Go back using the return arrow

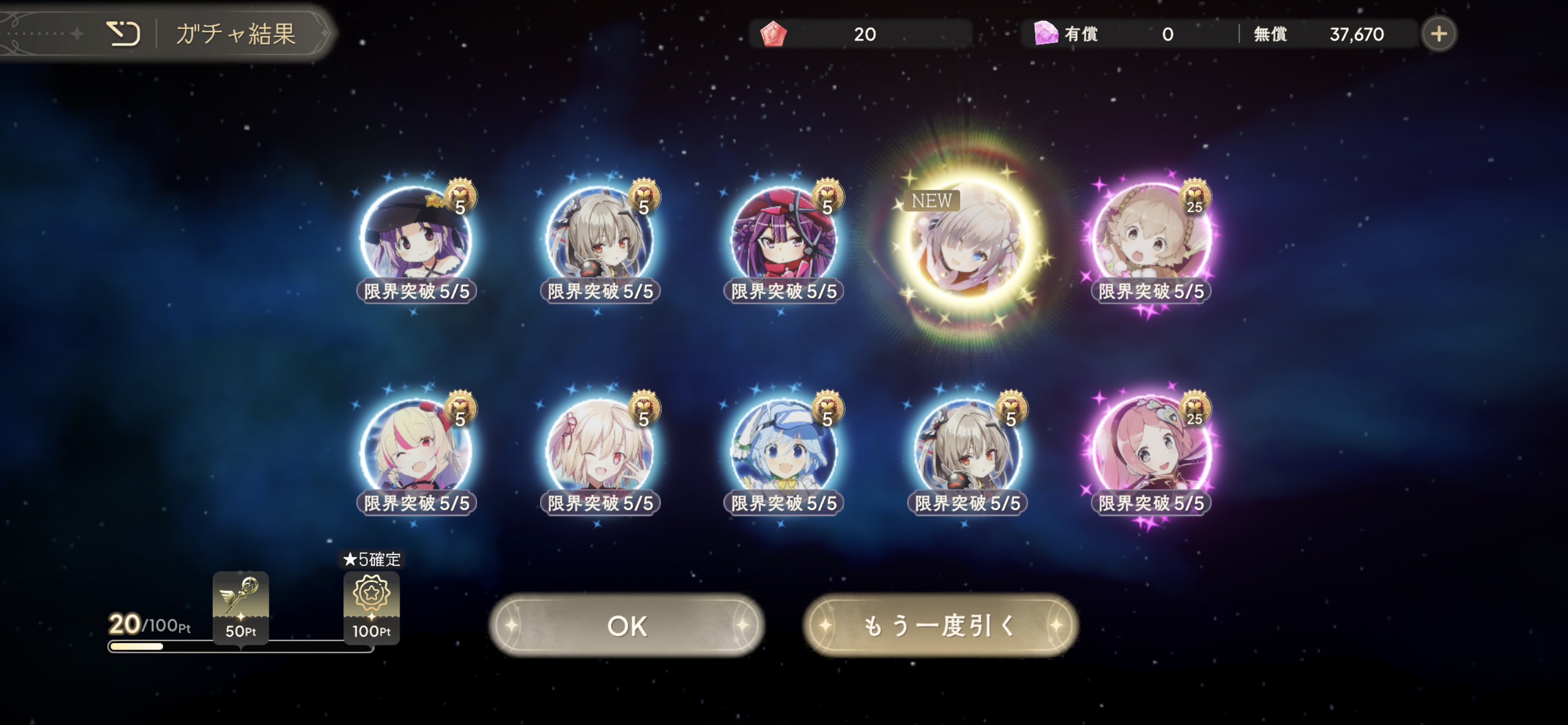pos(123,33)
